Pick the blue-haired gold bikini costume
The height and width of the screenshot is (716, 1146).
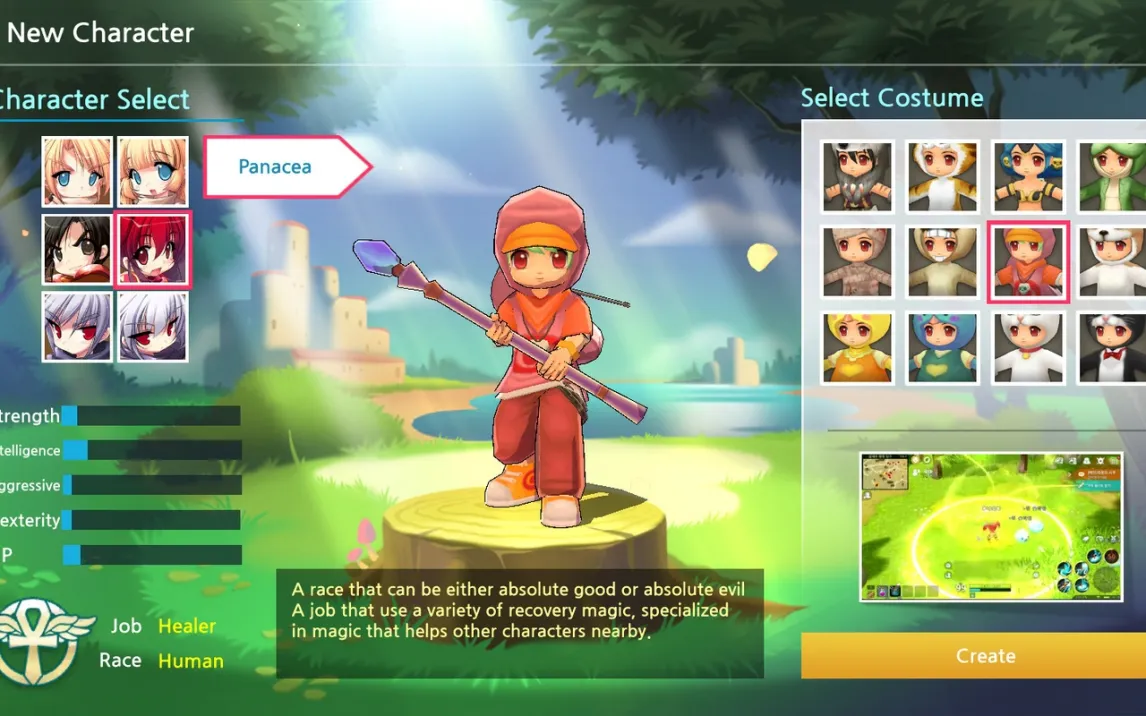[x=1028, y=177]
